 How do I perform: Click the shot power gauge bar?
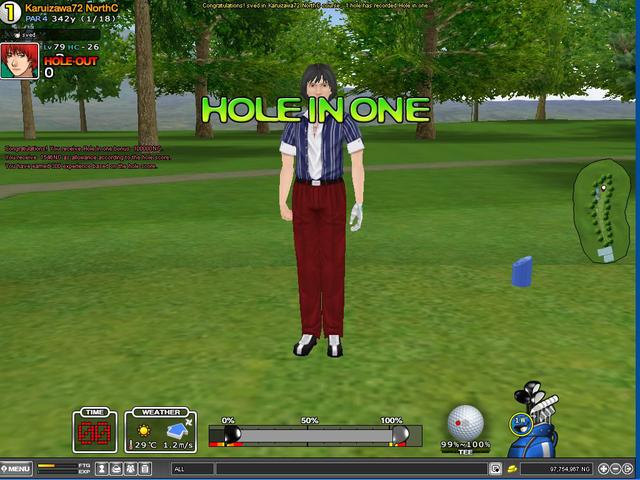coord(308,435)
